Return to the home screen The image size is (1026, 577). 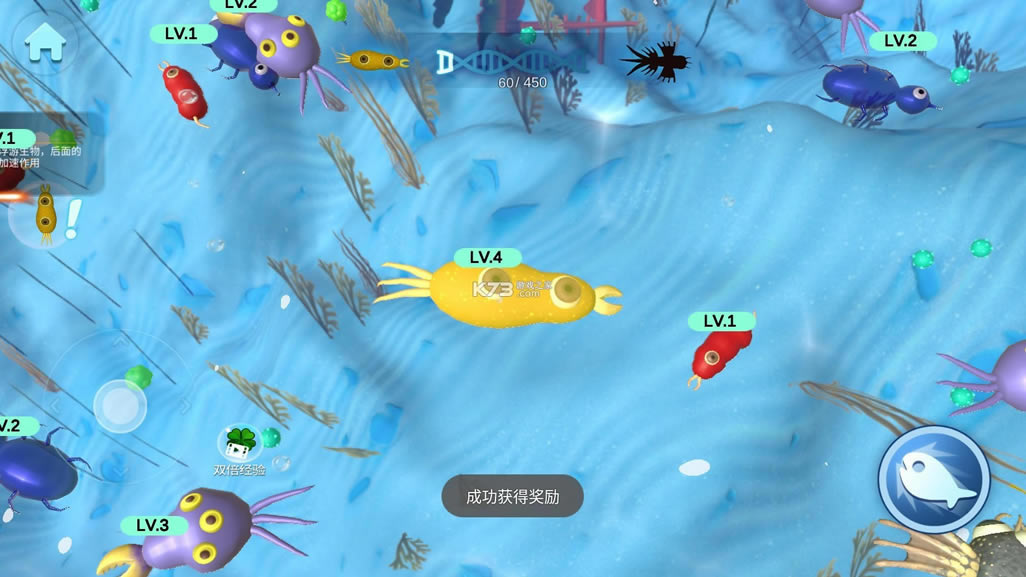coord(45,42)
